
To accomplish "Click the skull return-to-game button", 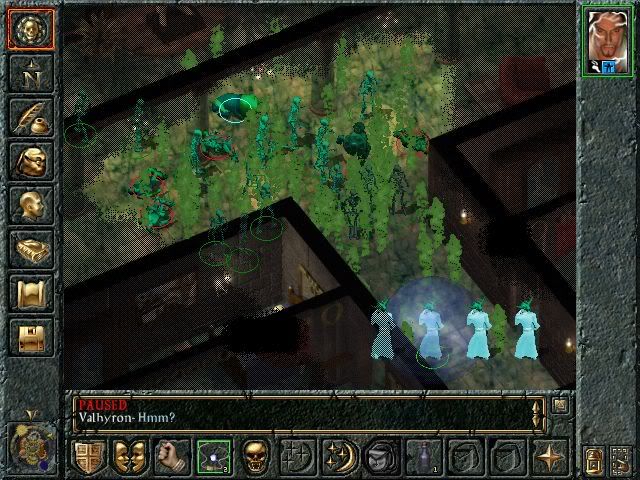I will (x=31, y=28).
